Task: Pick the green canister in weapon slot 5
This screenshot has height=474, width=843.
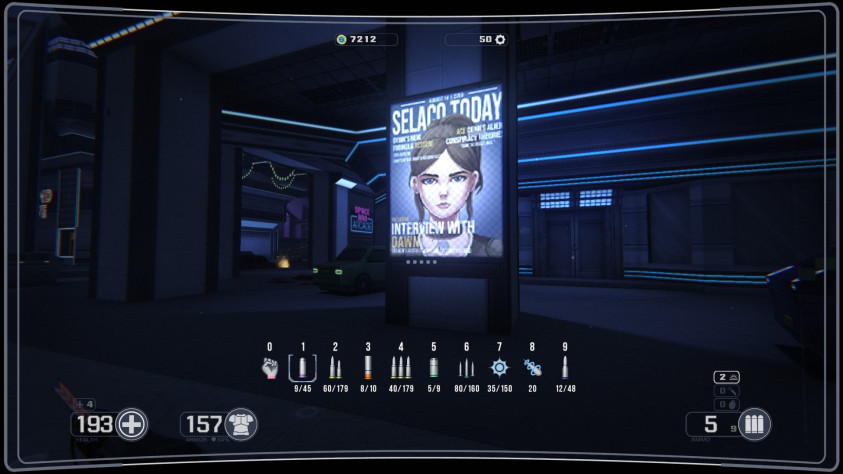Action: click(434, 368)
